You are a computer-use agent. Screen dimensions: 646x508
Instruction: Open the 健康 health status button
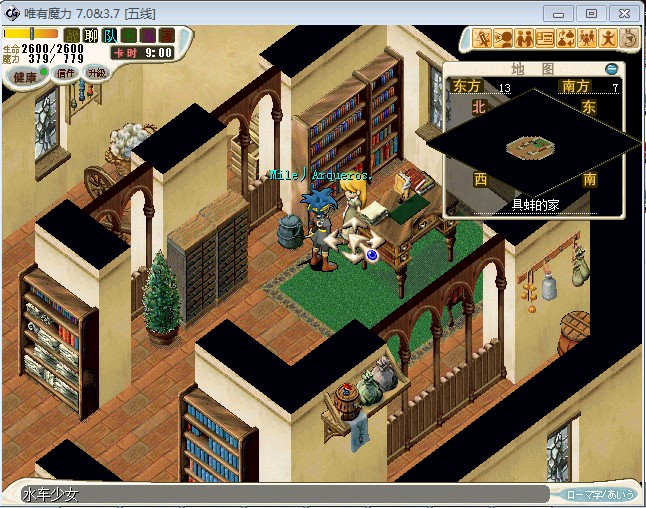26,76
